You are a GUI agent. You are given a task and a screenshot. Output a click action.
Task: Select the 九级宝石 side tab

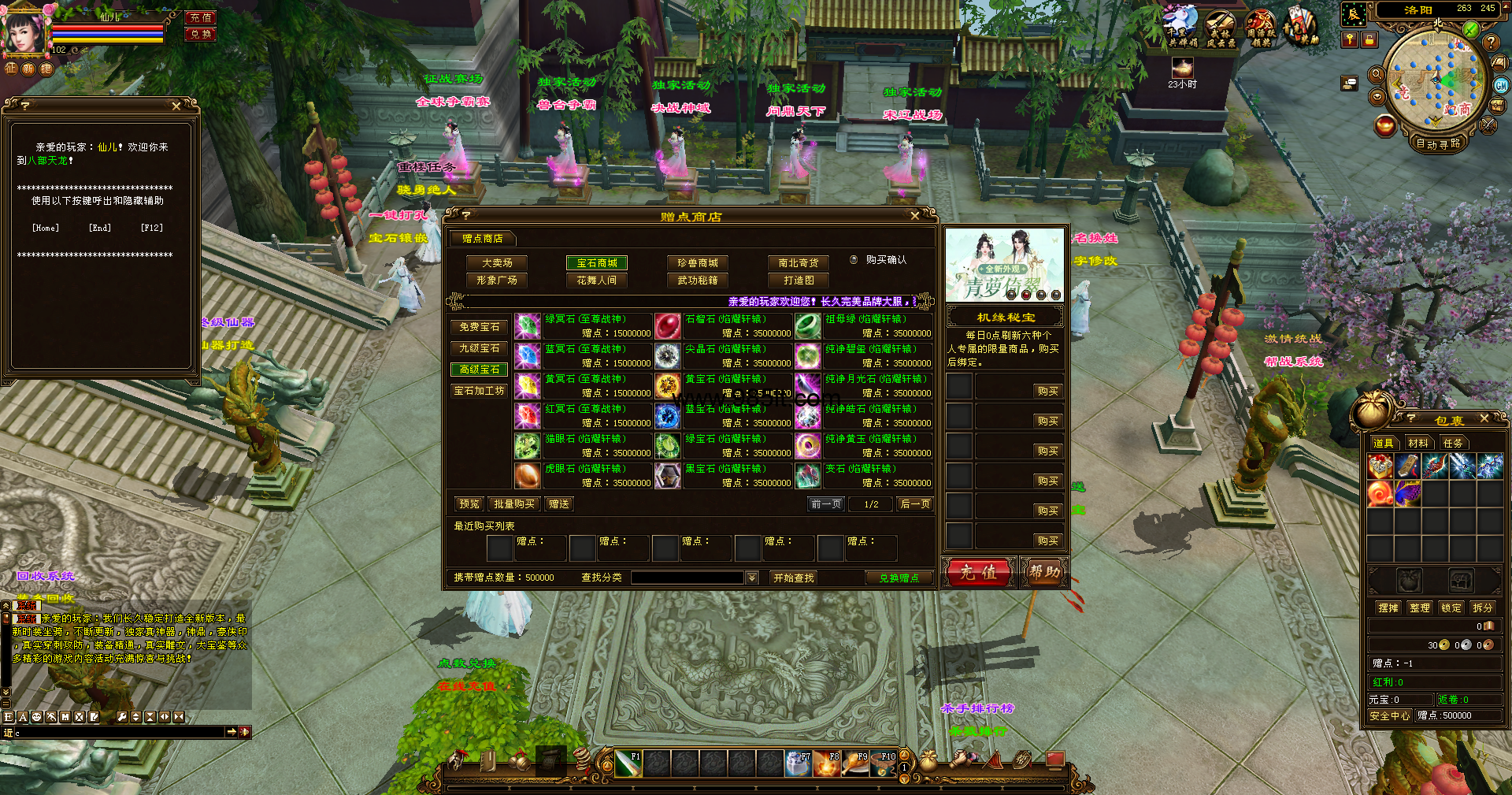480,348
